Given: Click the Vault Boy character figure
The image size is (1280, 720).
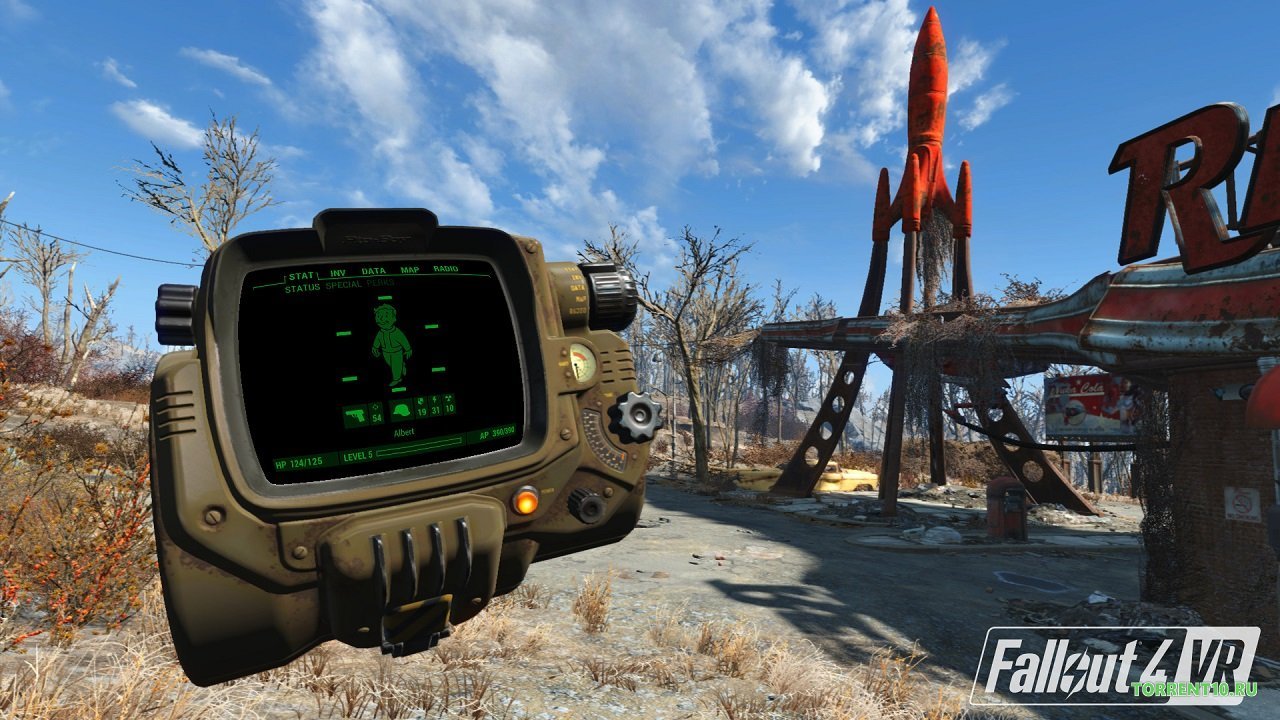Looking at the screenshot, I should (391, 345).
